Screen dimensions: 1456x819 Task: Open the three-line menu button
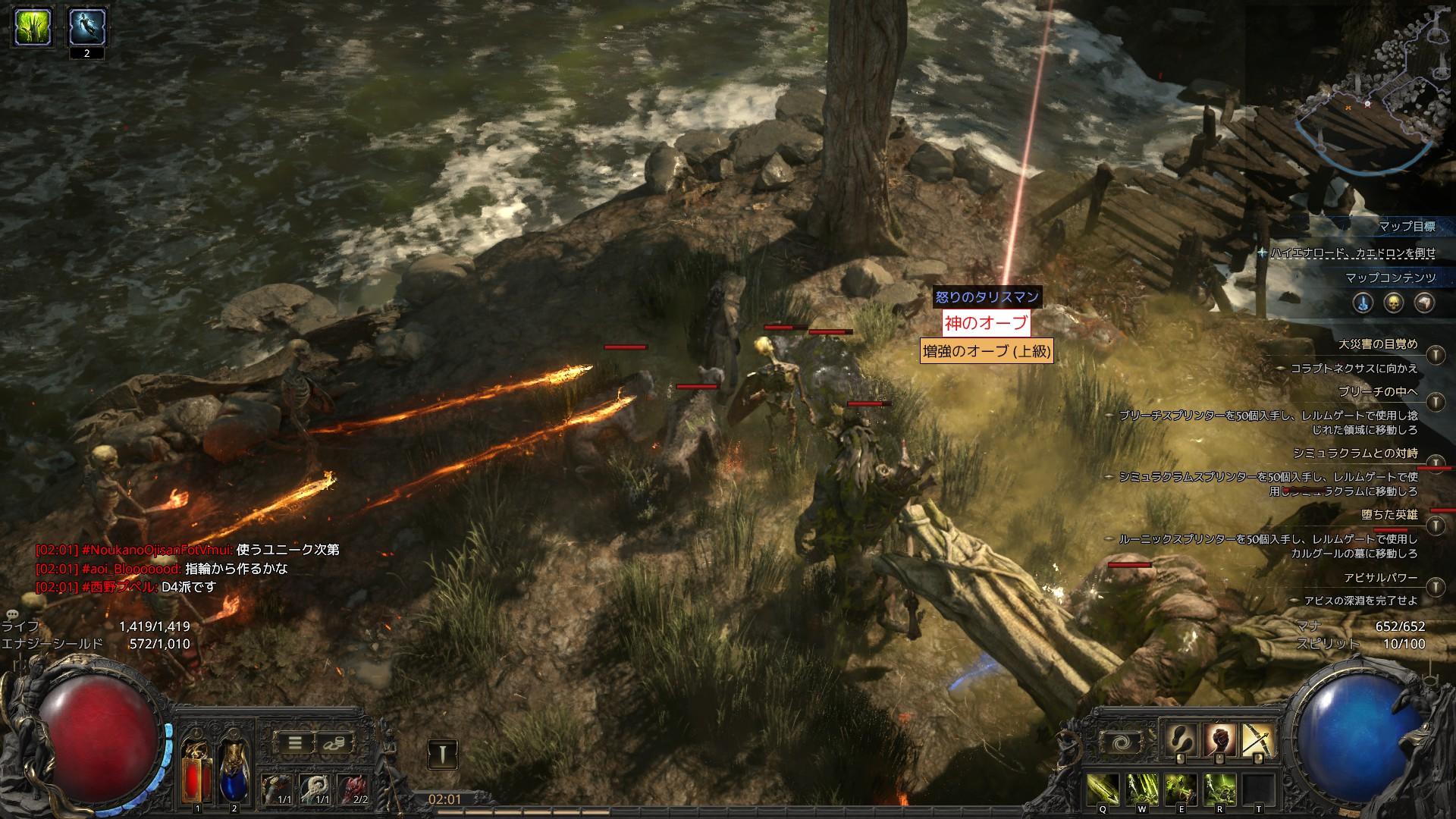(293, 743)
